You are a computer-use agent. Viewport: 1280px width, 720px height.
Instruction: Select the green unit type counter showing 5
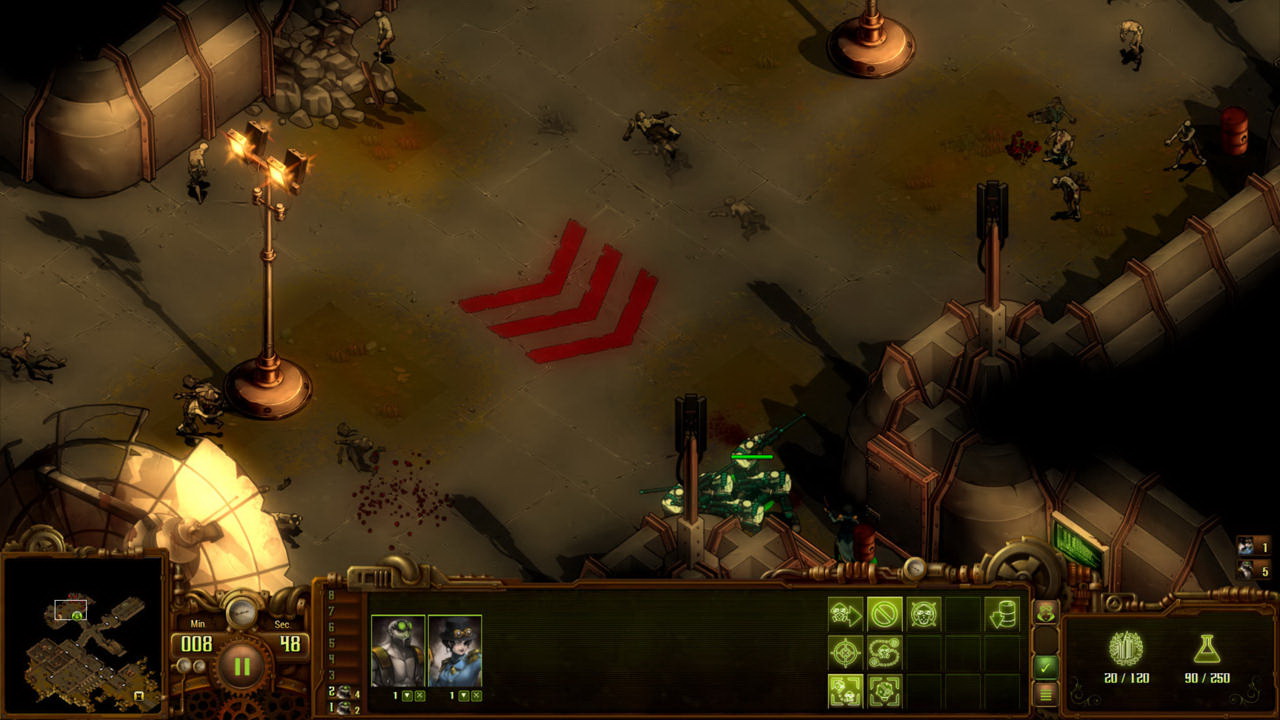1252,571
